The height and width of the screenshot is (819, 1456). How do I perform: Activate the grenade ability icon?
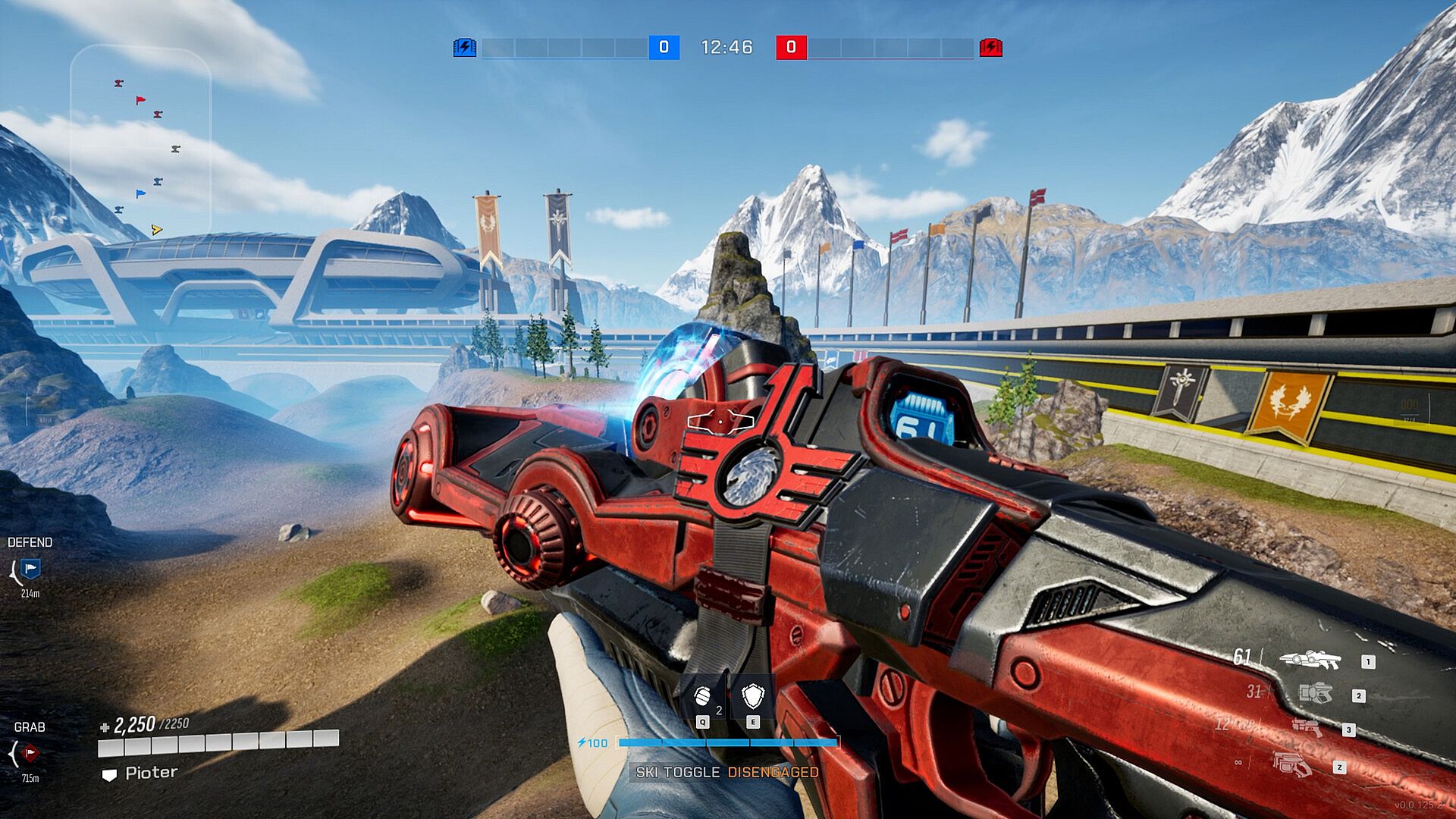coord(703,696)
